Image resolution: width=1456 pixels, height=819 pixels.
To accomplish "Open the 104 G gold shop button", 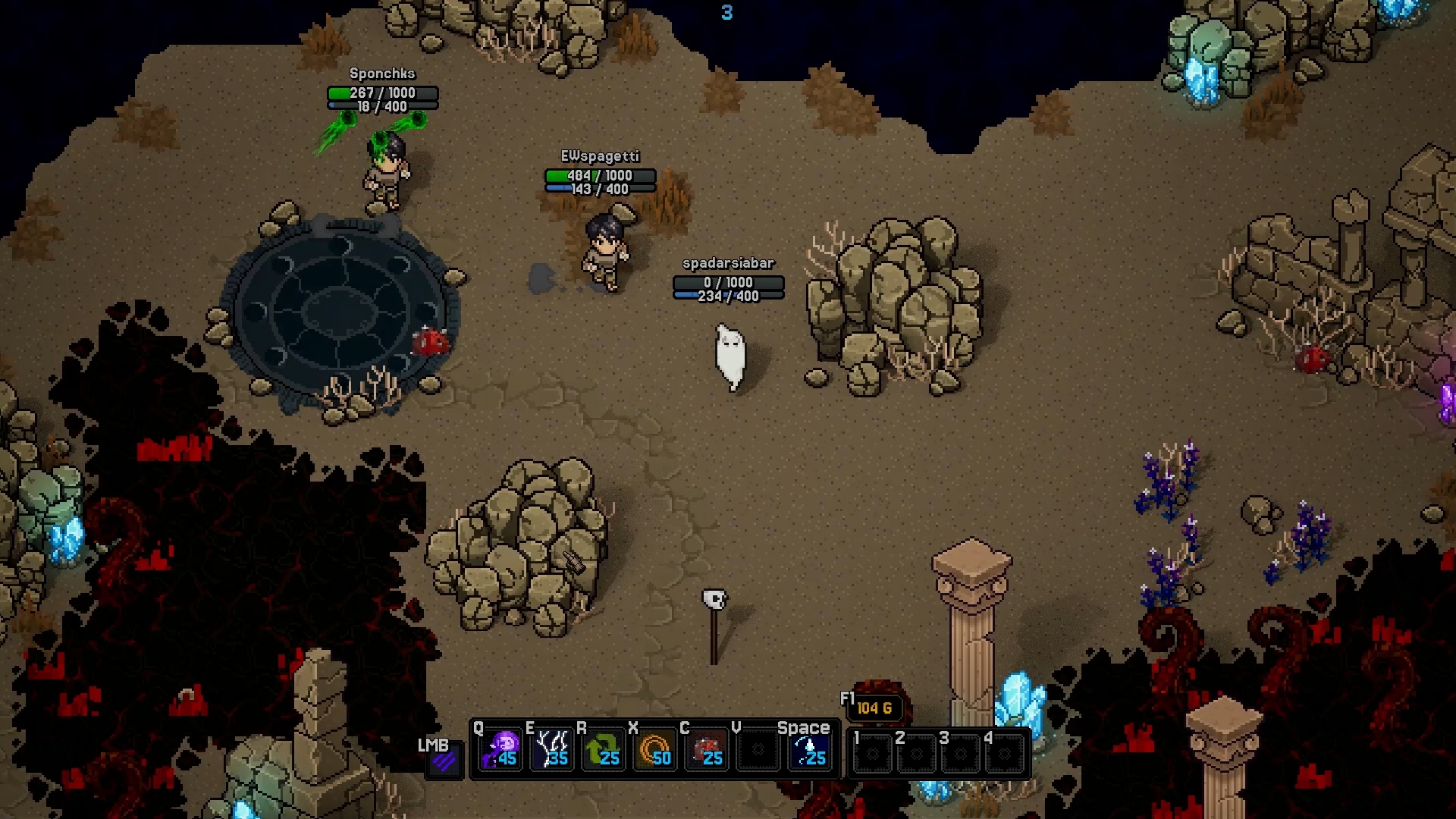I will [874, 708].
